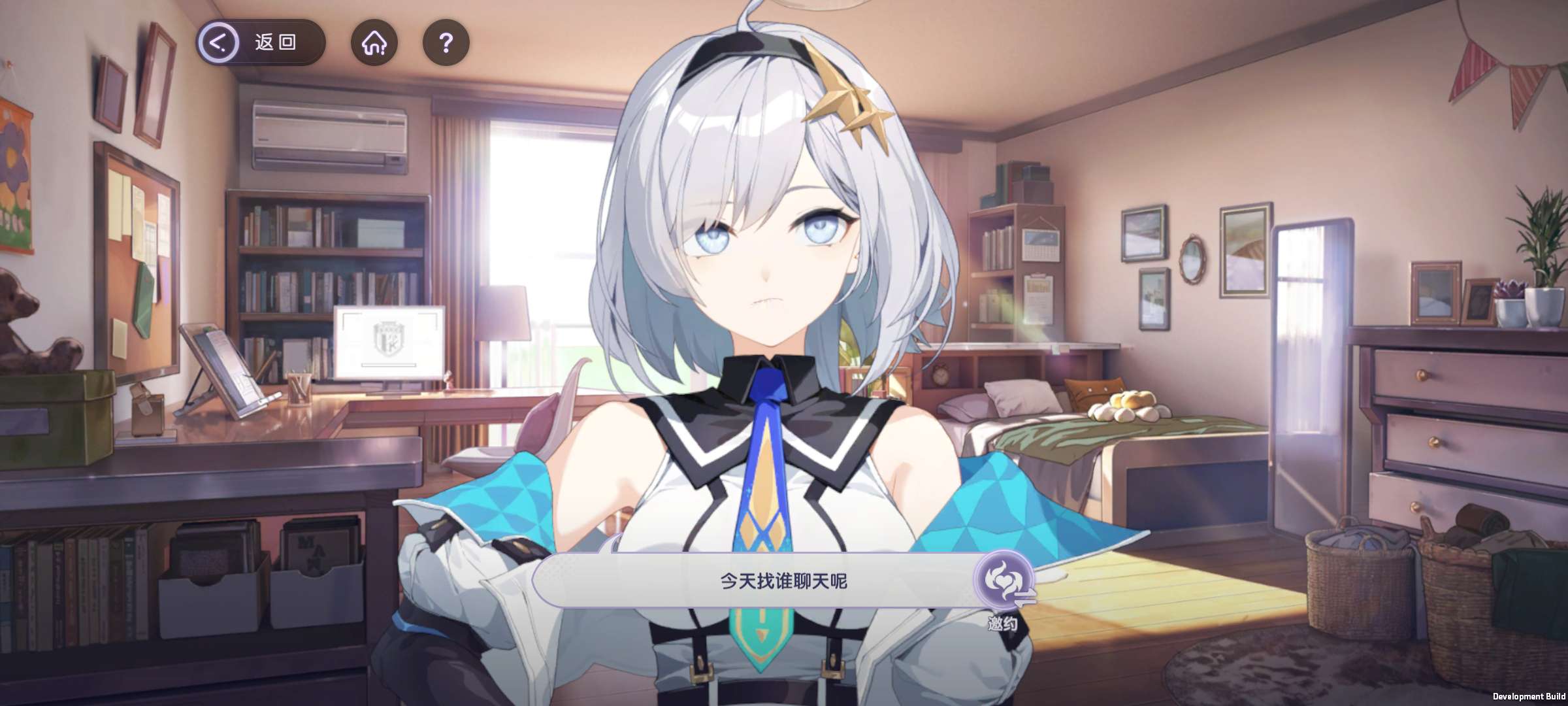Open the 邀约 invitation button

(1003, 583)
